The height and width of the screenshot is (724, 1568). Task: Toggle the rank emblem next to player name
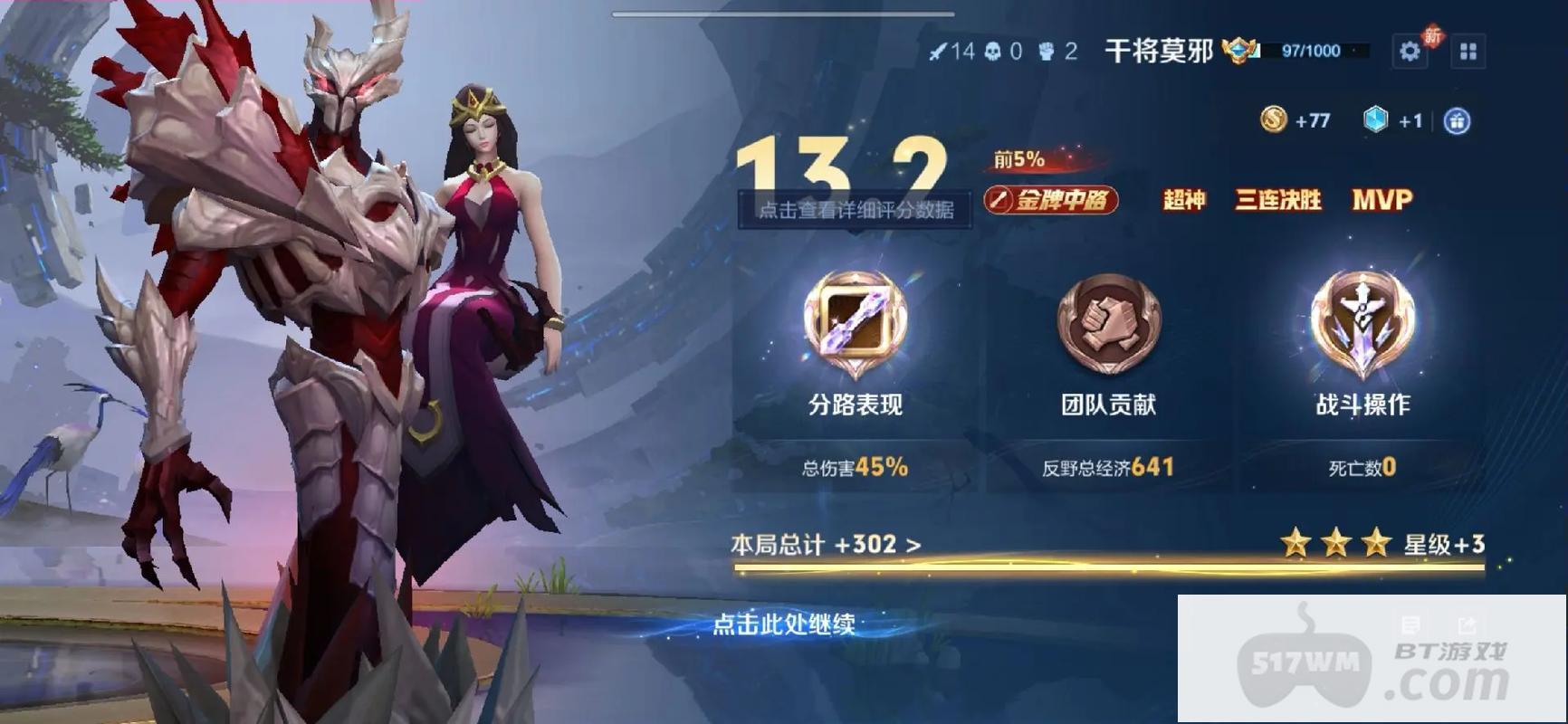[x=1240, y=51]
